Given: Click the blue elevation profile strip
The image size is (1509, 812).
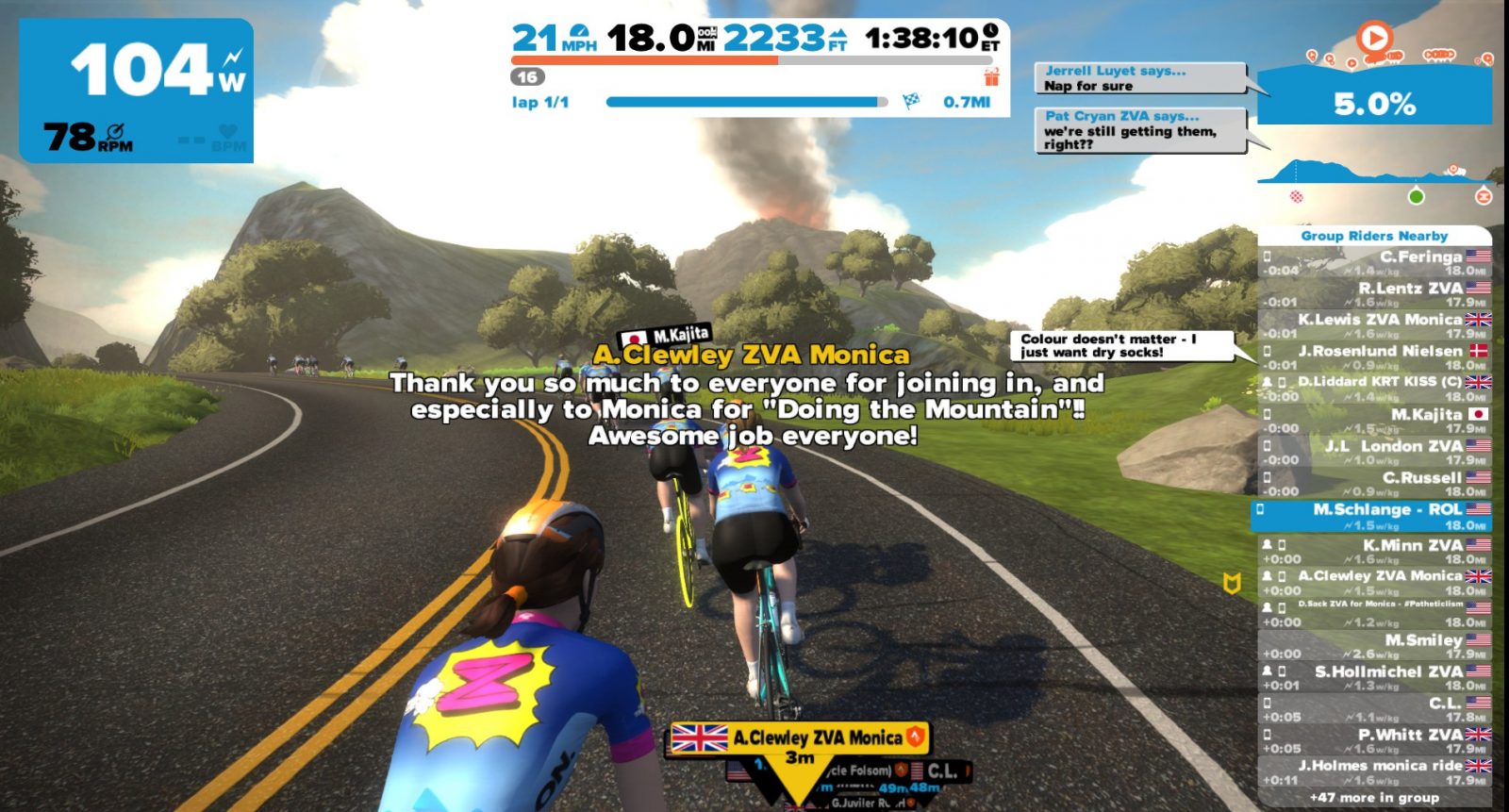Looking at the screenshot, I should tap(1375, 174).
